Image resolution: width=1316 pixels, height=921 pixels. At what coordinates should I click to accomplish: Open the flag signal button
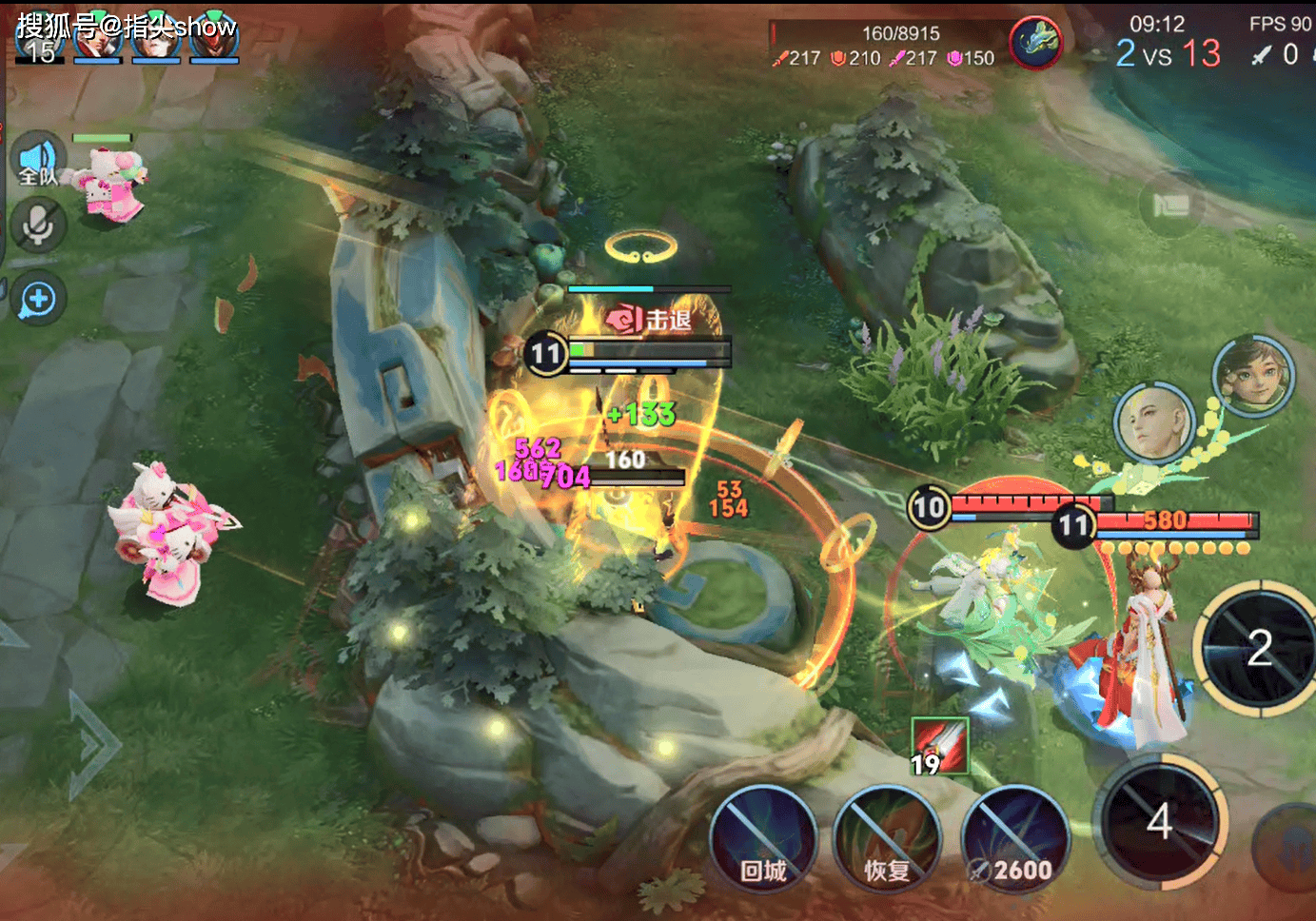tap(1171, 204)
